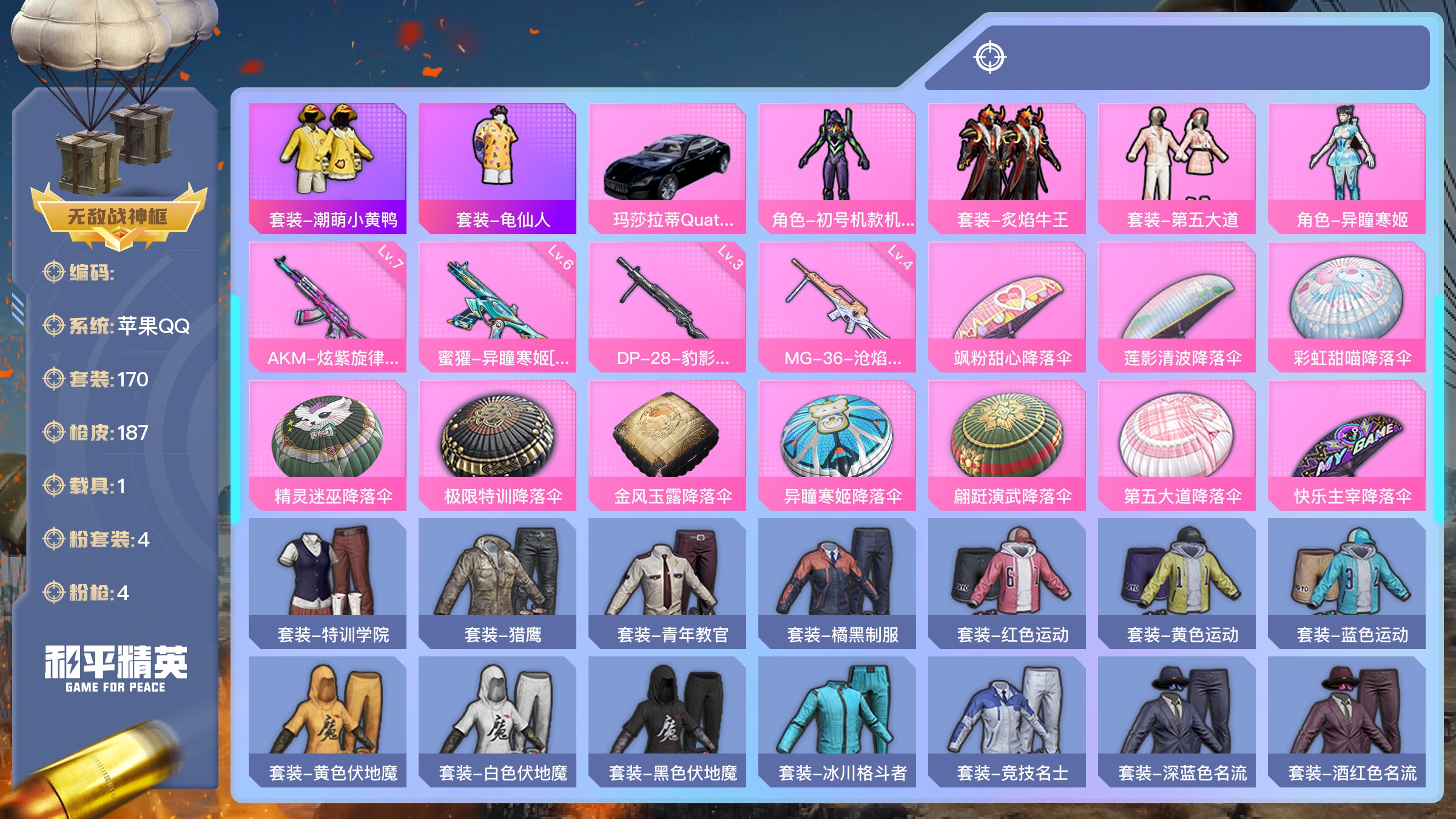Select the 套装-酒红色名流 outfit tile
This screenshot has width=1456, height=819.
click(1347, 721)
